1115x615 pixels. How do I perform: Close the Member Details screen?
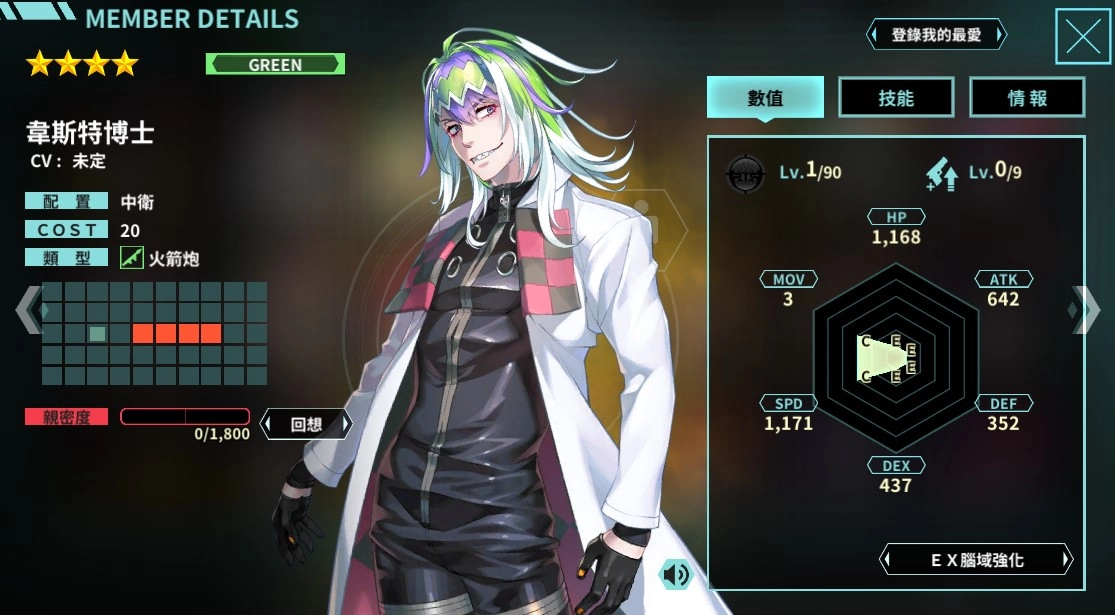1083,37
